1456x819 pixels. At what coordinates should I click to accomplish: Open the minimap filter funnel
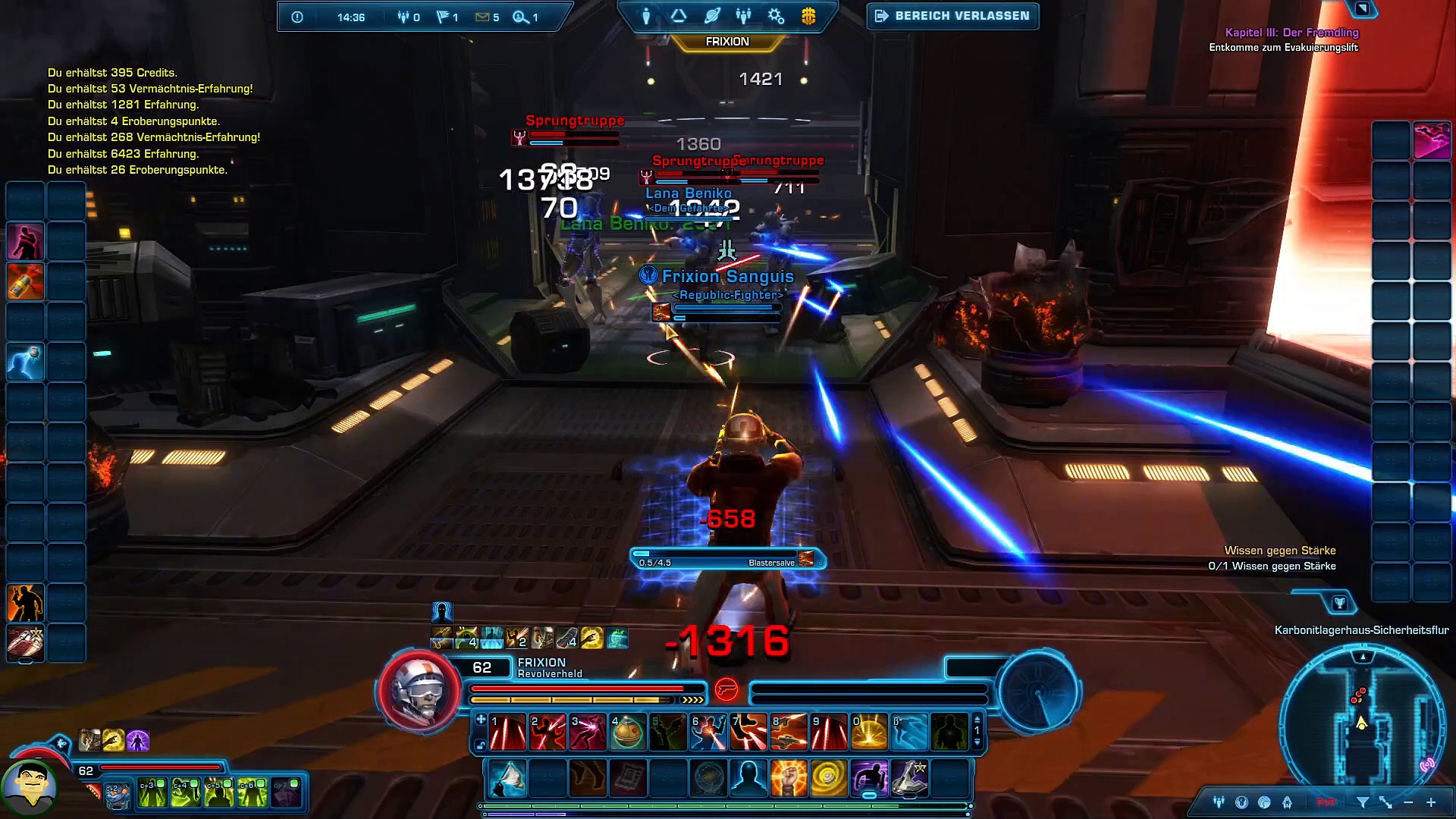pos(1363,802)
